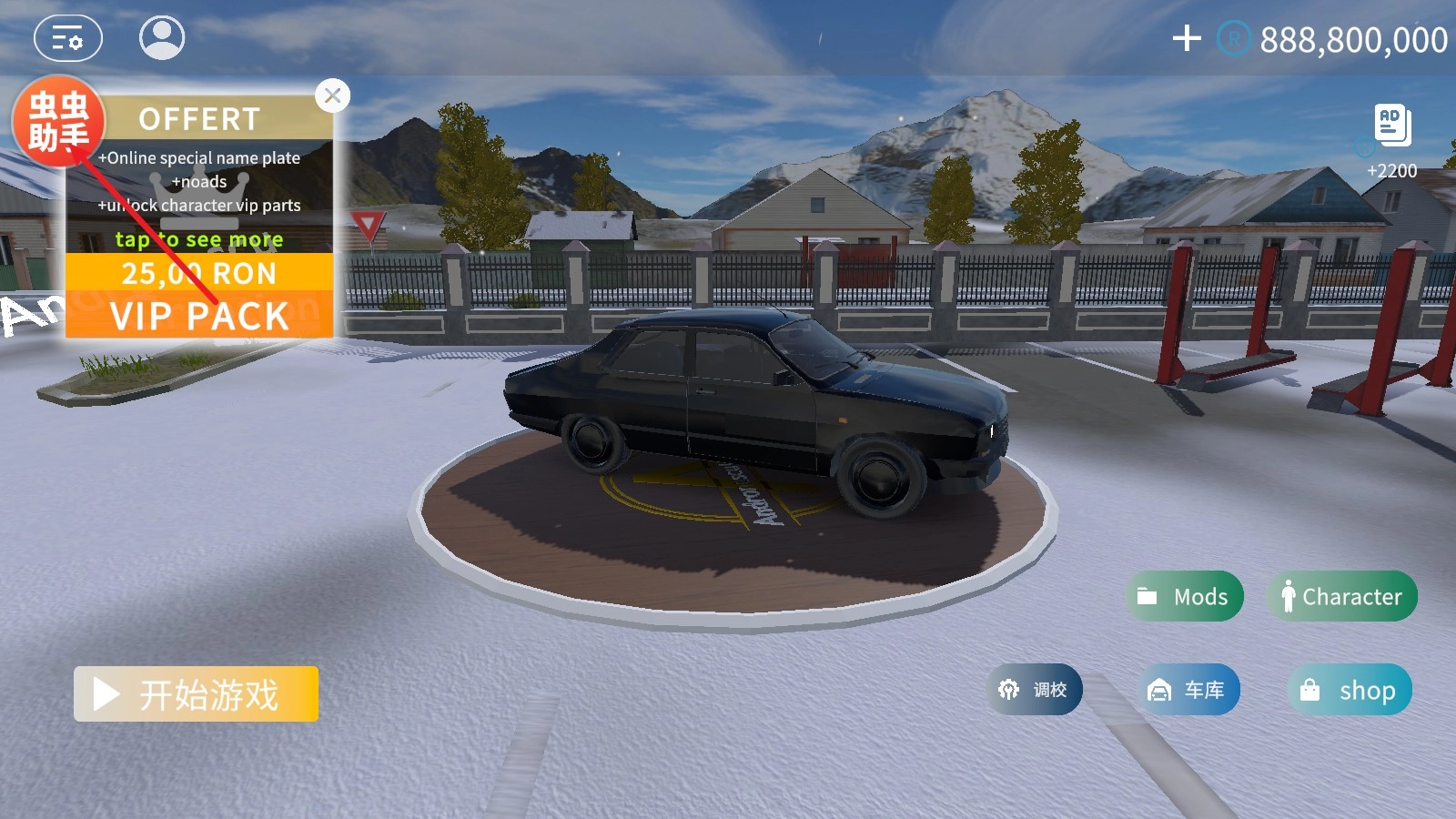This screenshot has width=1456, height=819.
Task: Open the player profile icon
Action: tap(162, 38)
